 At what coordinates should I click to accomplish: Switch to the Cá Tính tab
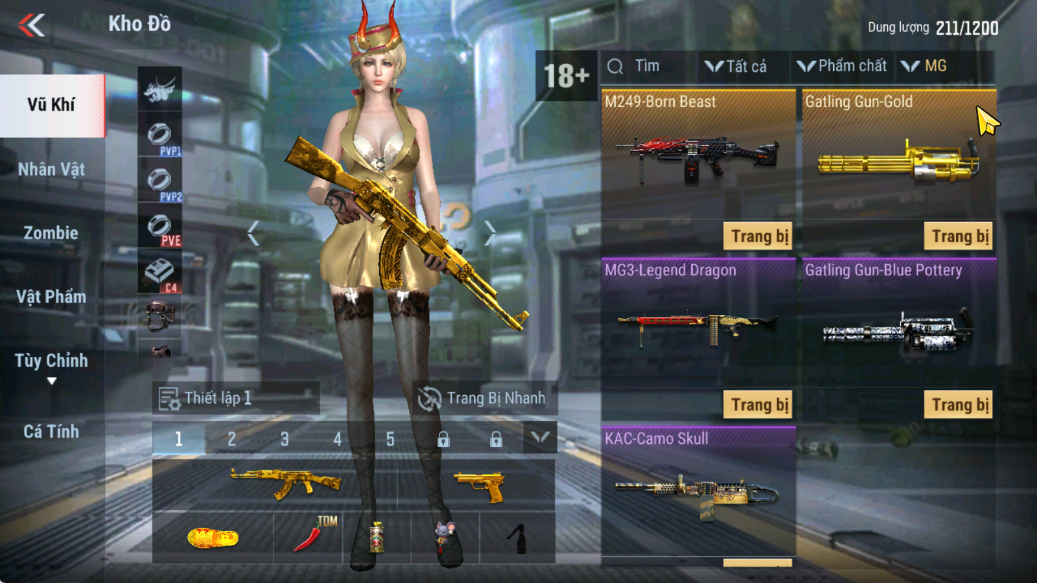tap(51, 432)
